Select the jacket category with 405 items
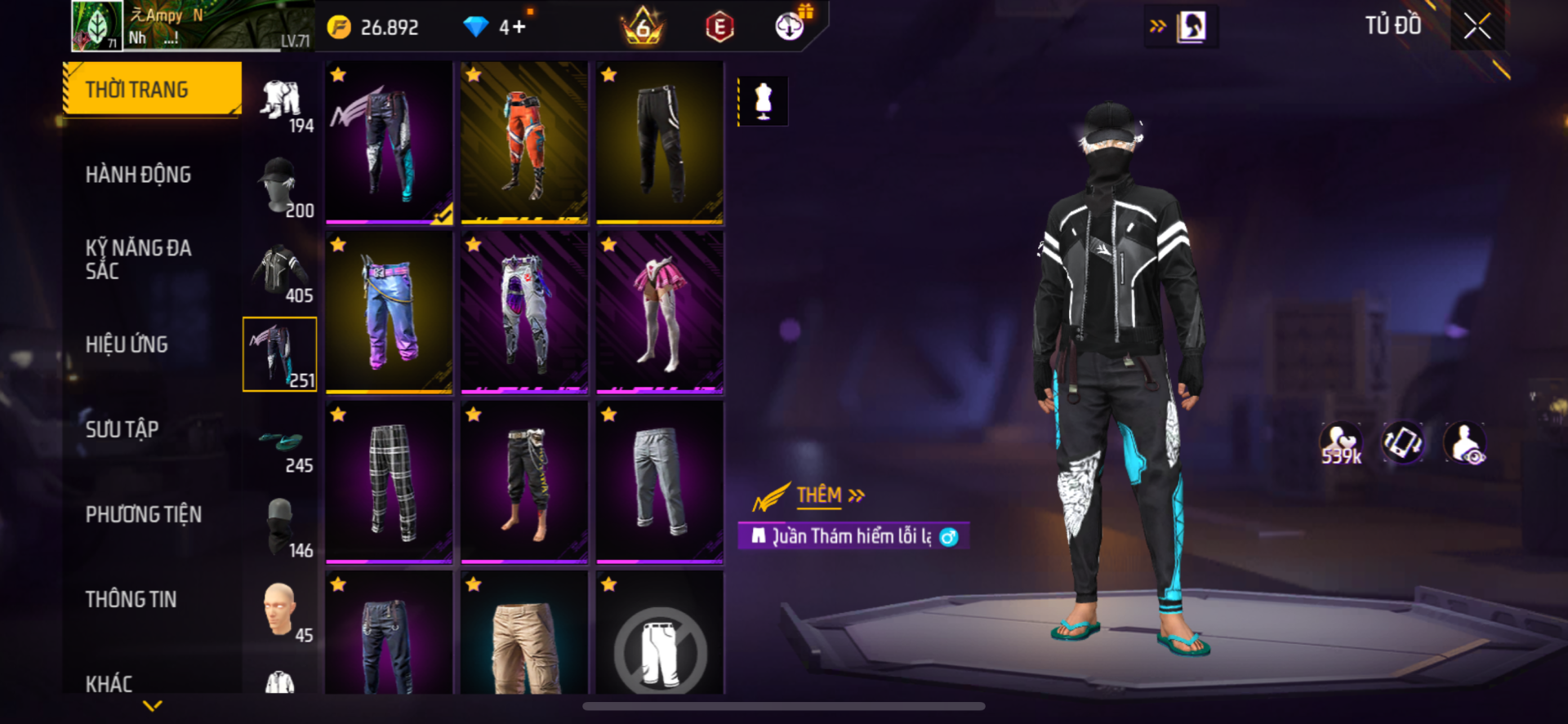This screenshot has height=724, width=1568. click(280, 271)
